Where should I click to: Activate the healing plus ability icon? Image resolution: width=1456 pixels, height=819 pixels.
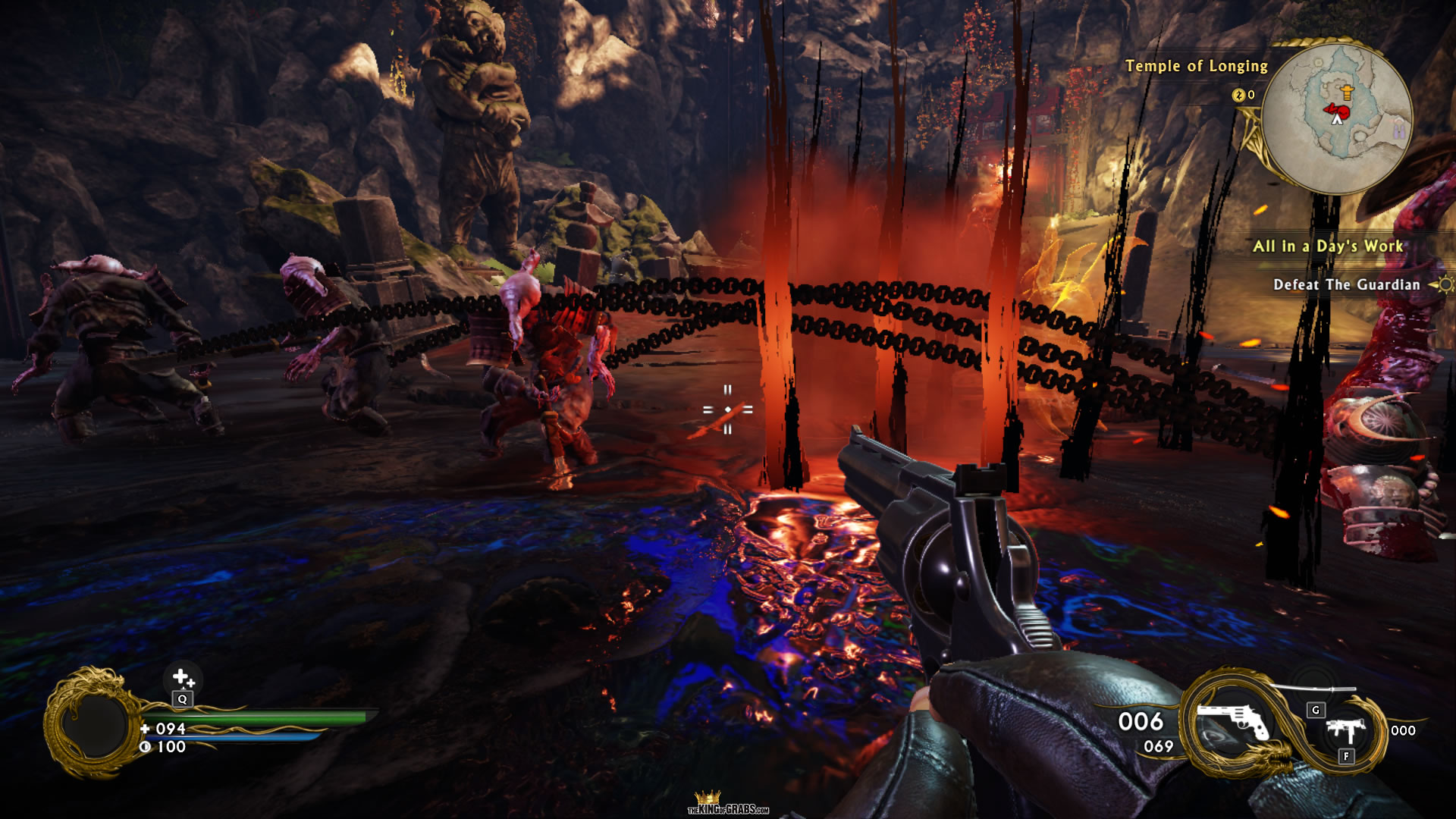pos(182,677)
